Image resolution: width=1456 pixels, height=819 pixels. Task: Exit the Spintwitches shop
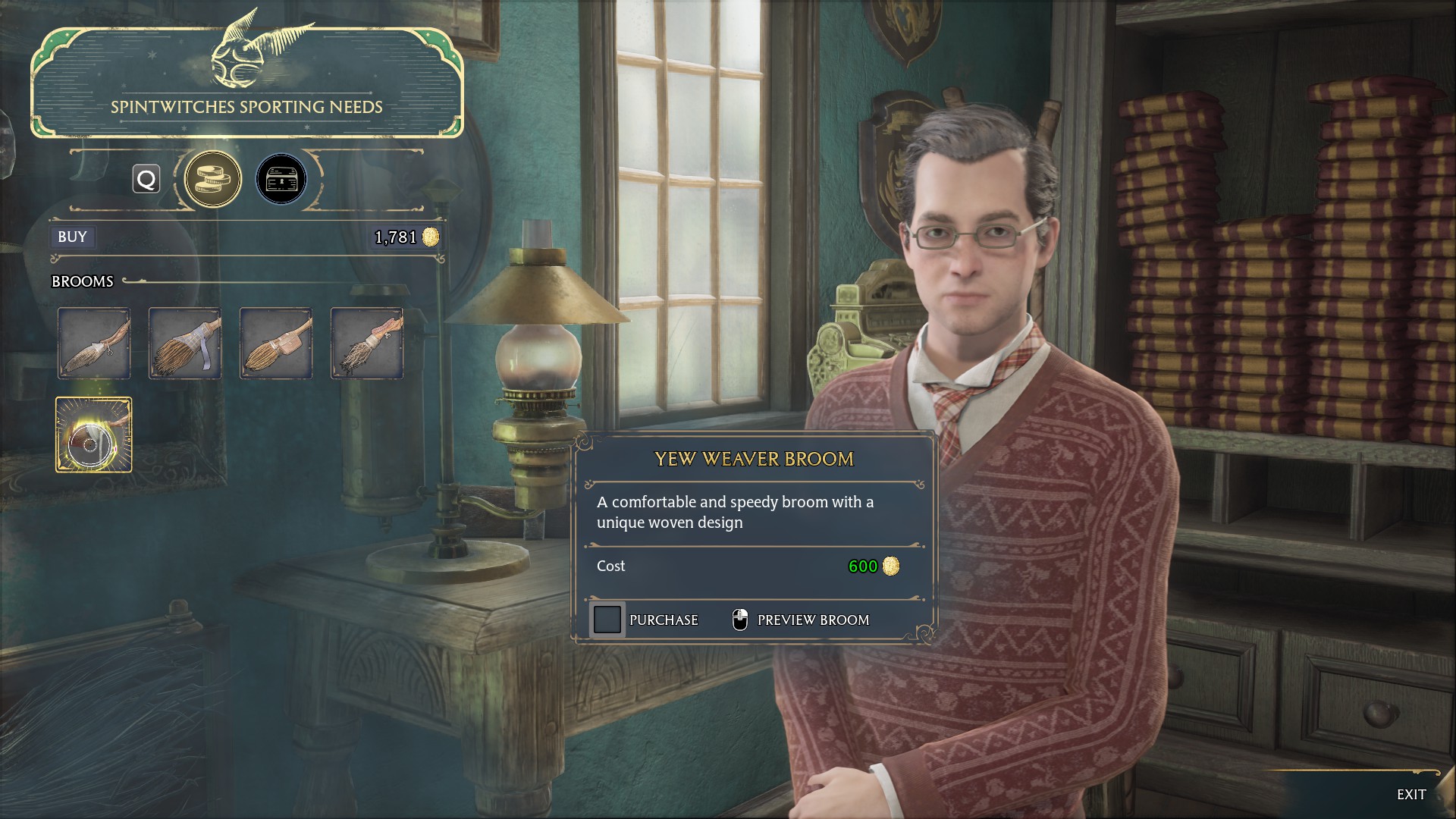point(1410,794)
